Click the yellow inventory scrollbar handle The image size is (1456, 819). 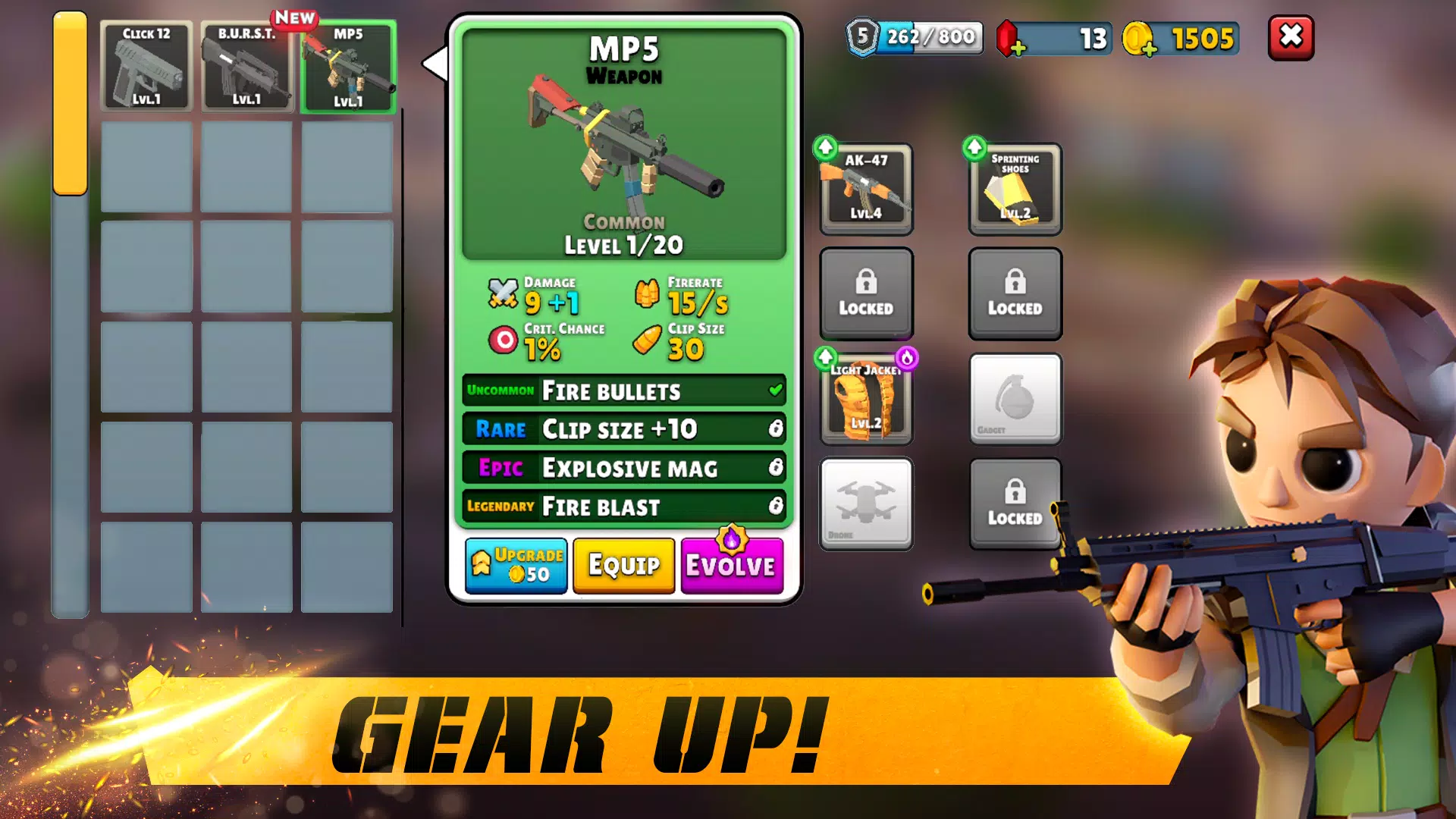tap(70, 104)
